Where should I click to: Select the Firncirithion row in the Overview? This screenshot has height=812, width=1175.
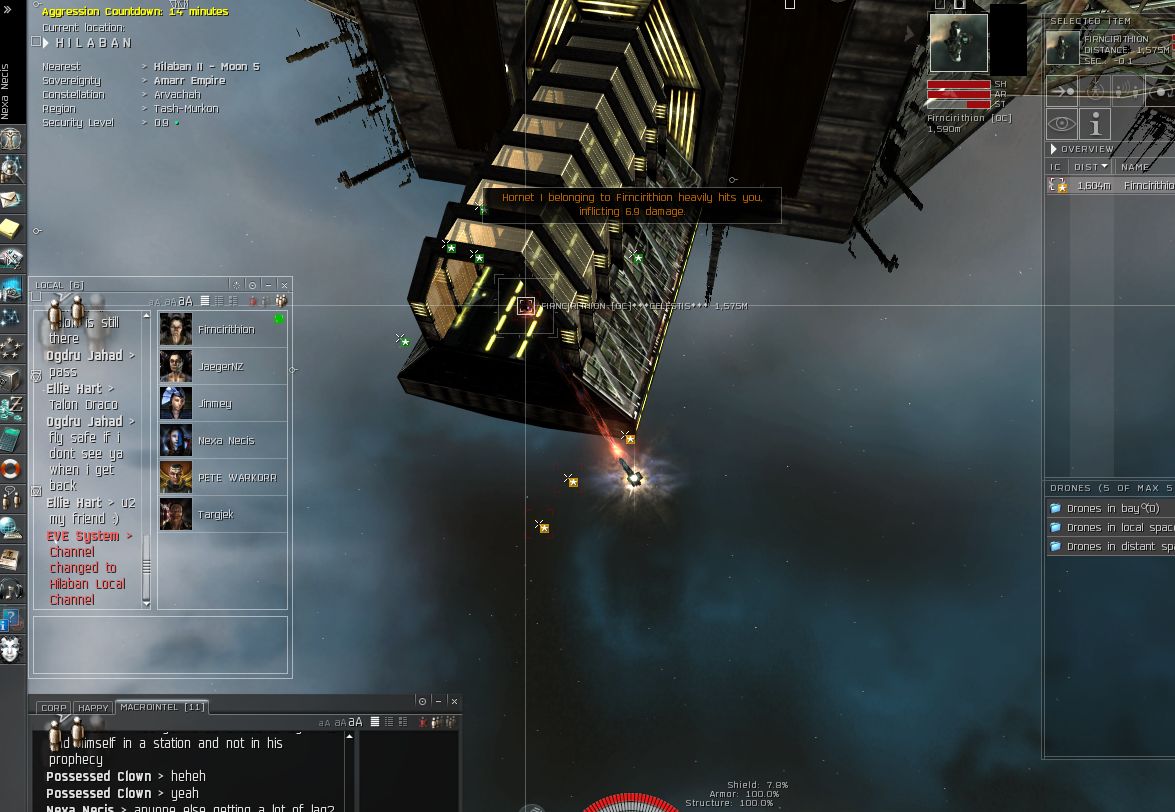(x=1110, y=186)
